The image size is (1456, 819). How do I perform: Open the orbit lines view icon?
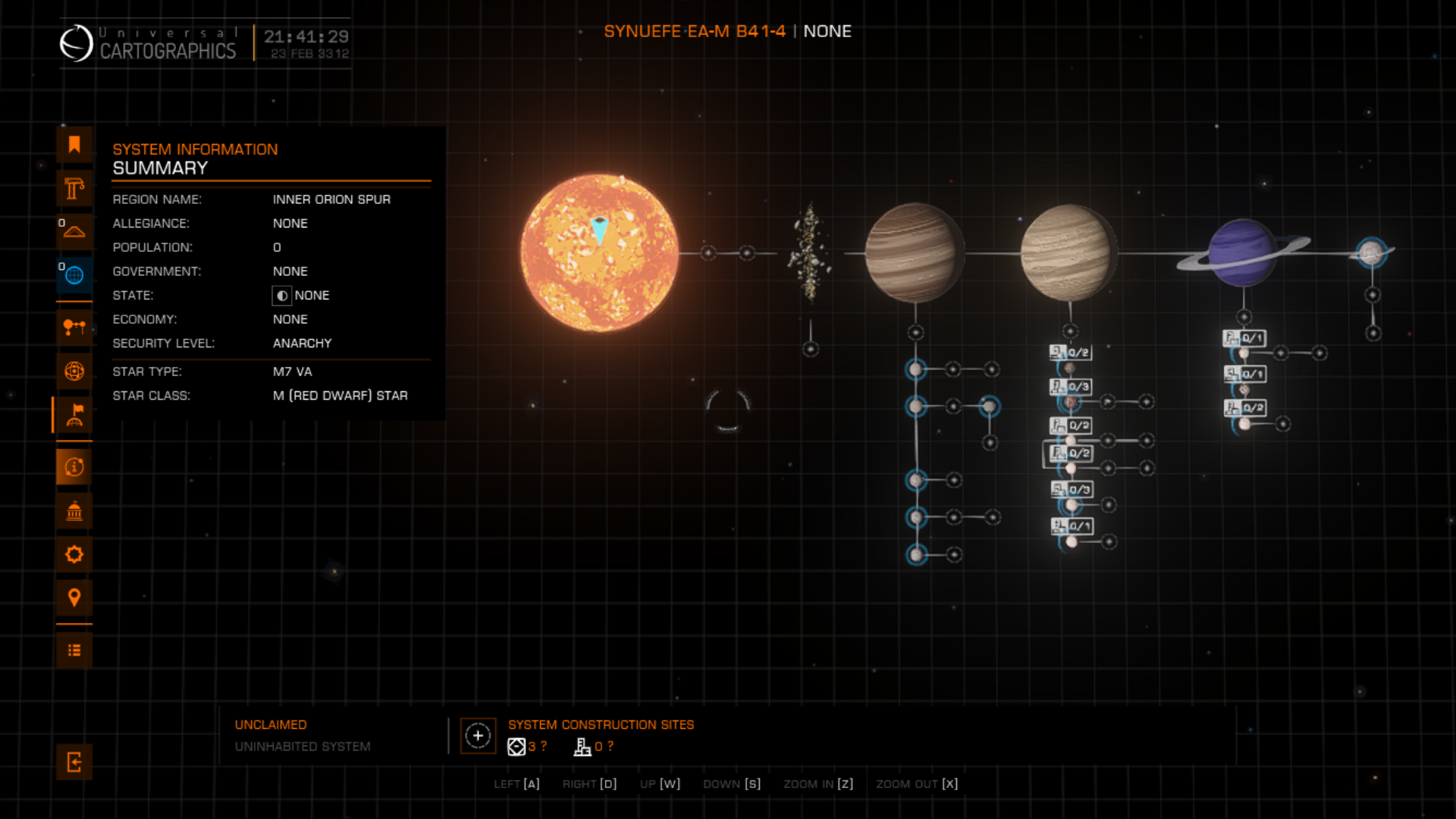(74, 328)
